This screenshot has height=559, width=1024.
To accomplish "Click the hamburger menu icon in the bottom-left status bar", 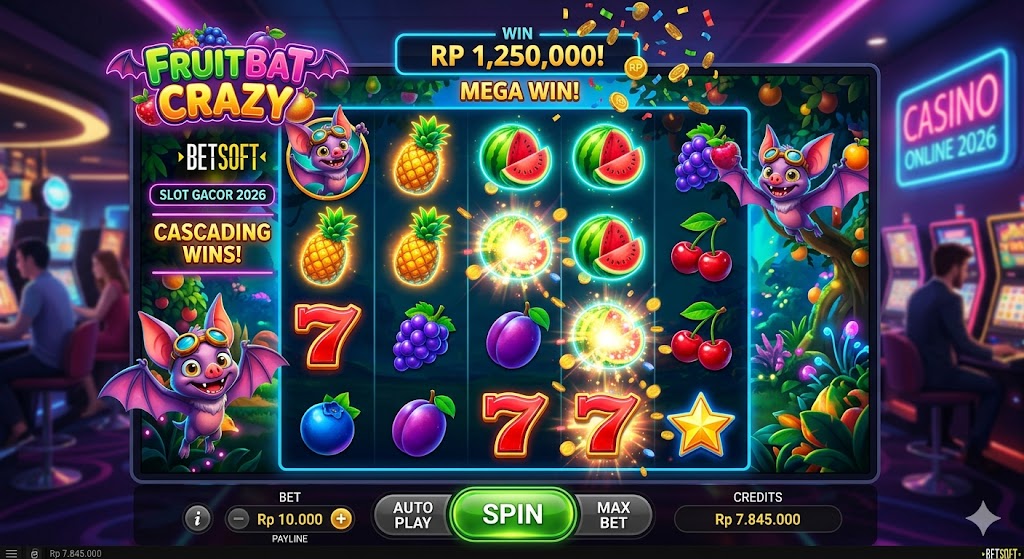I will (x=11, y=552).
